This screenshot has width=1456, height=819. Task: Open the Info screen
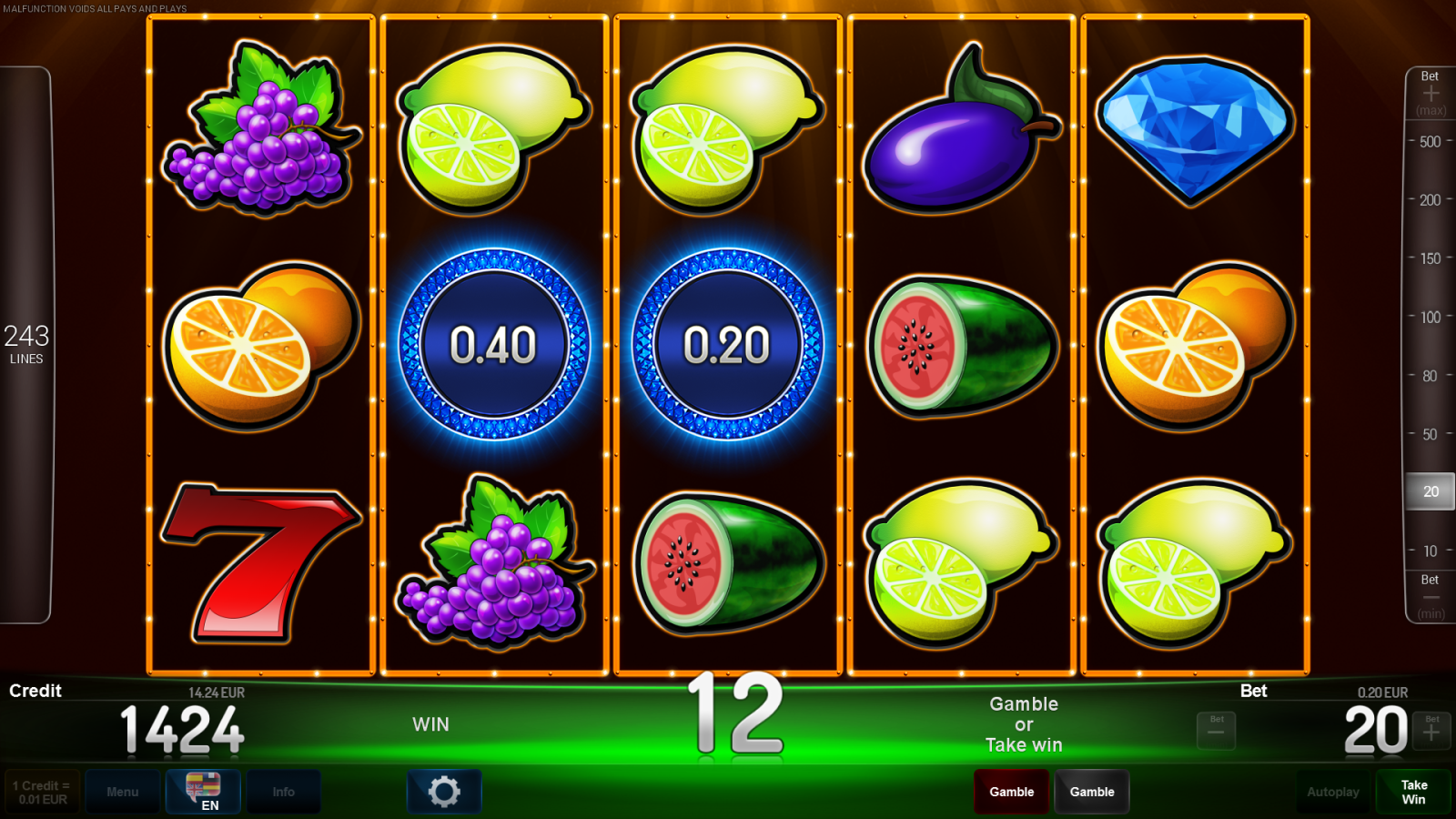283,792
